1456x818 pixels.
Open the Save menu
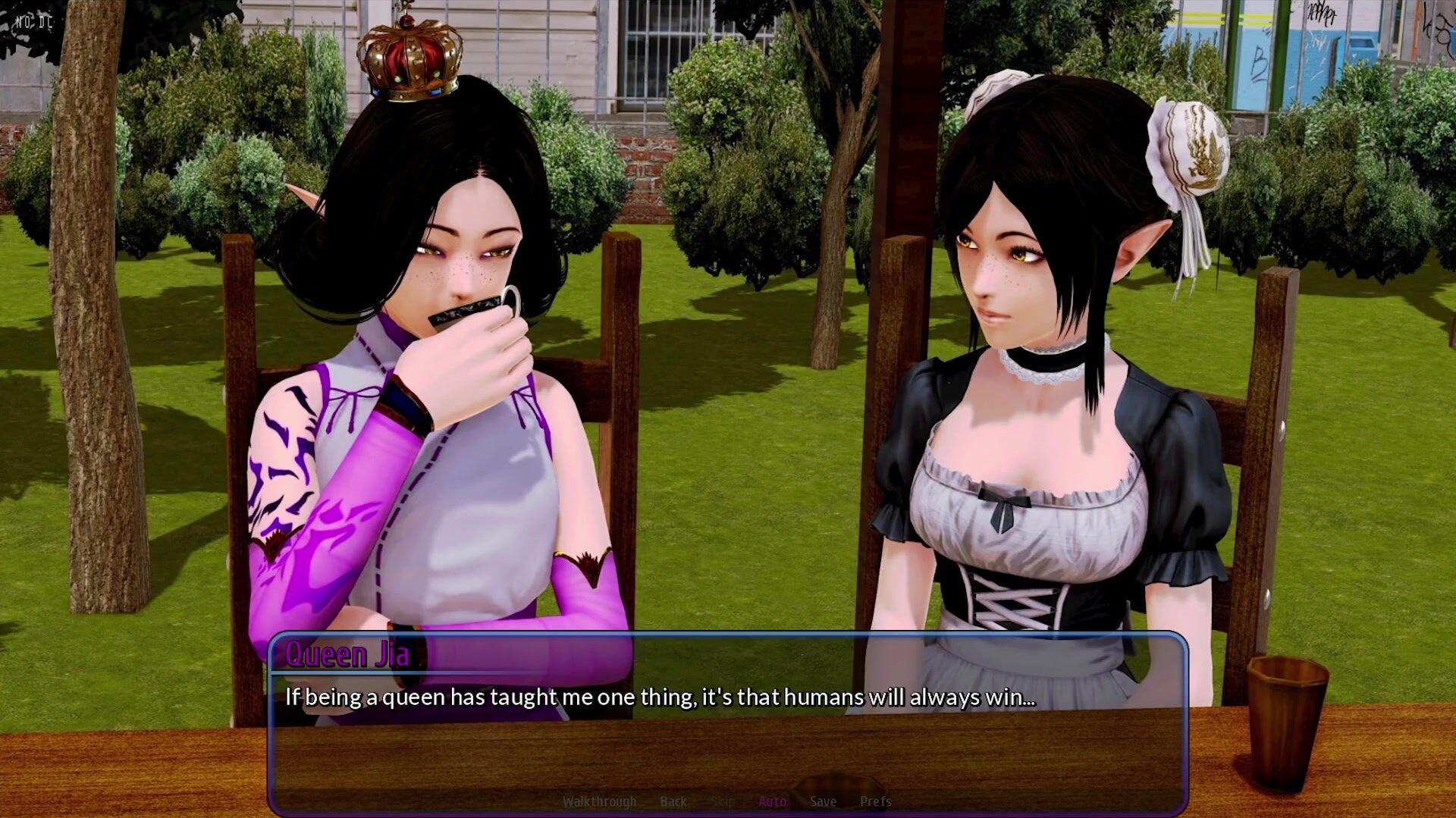[x=823, y=801]
